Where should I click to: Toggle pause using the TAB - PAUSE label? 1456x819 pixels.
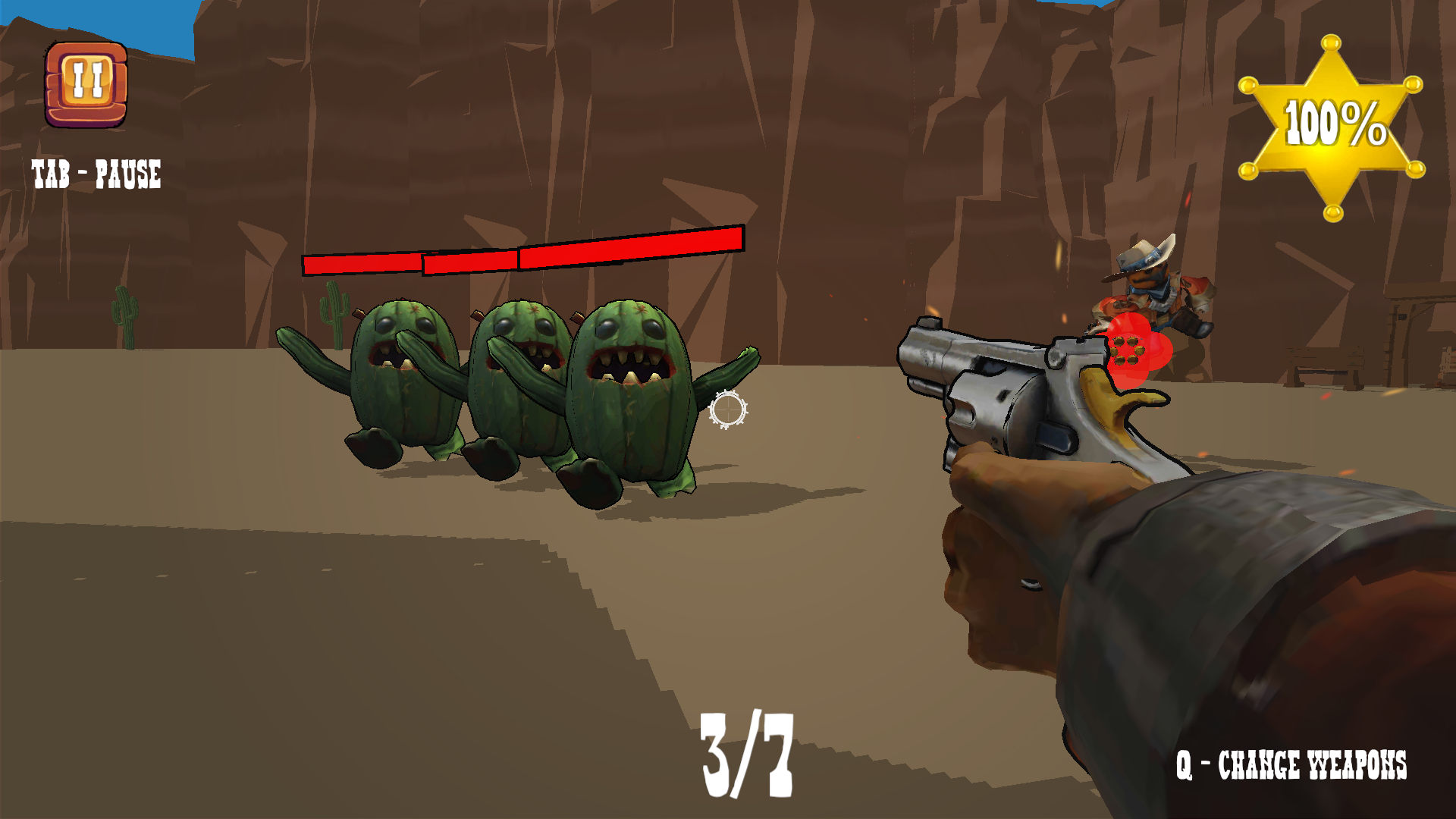[96, 174]
